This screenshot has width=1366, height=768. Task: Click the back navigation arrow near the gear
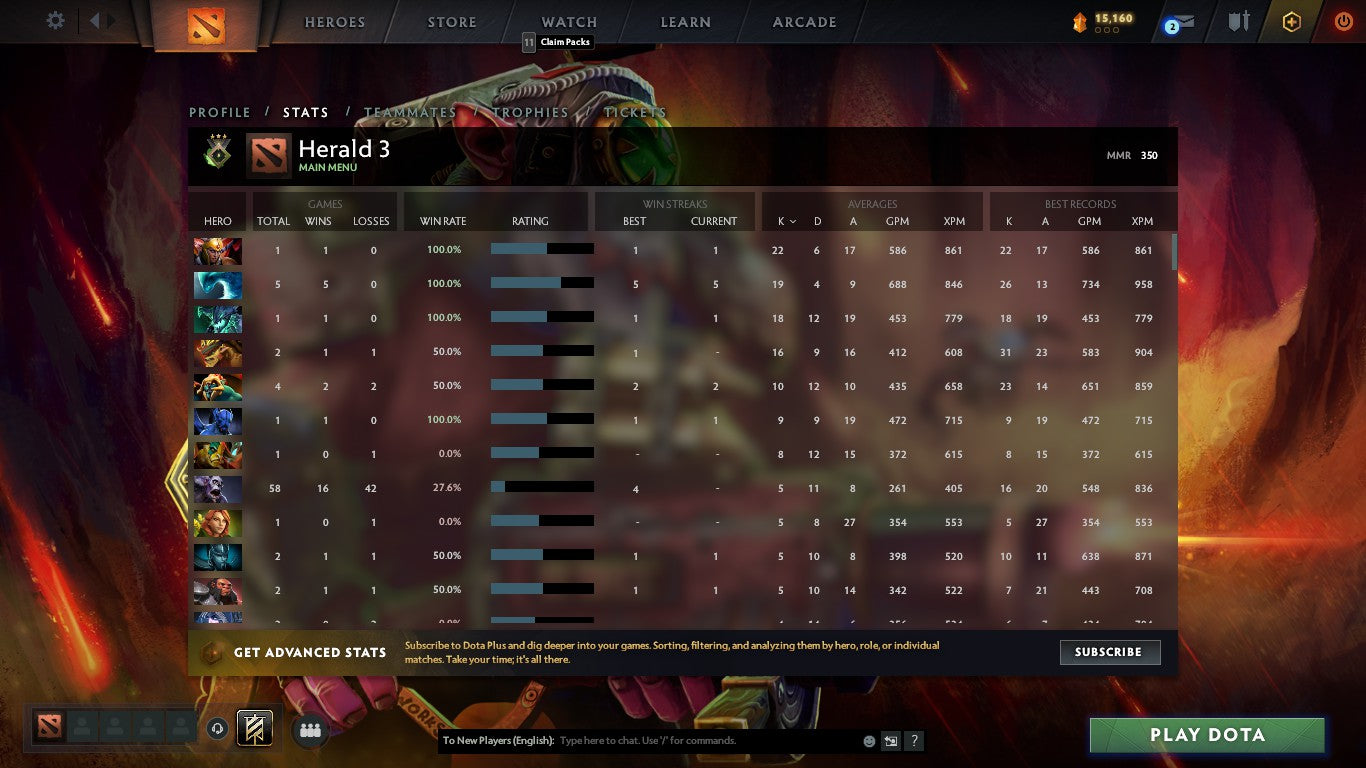[95, 19]
